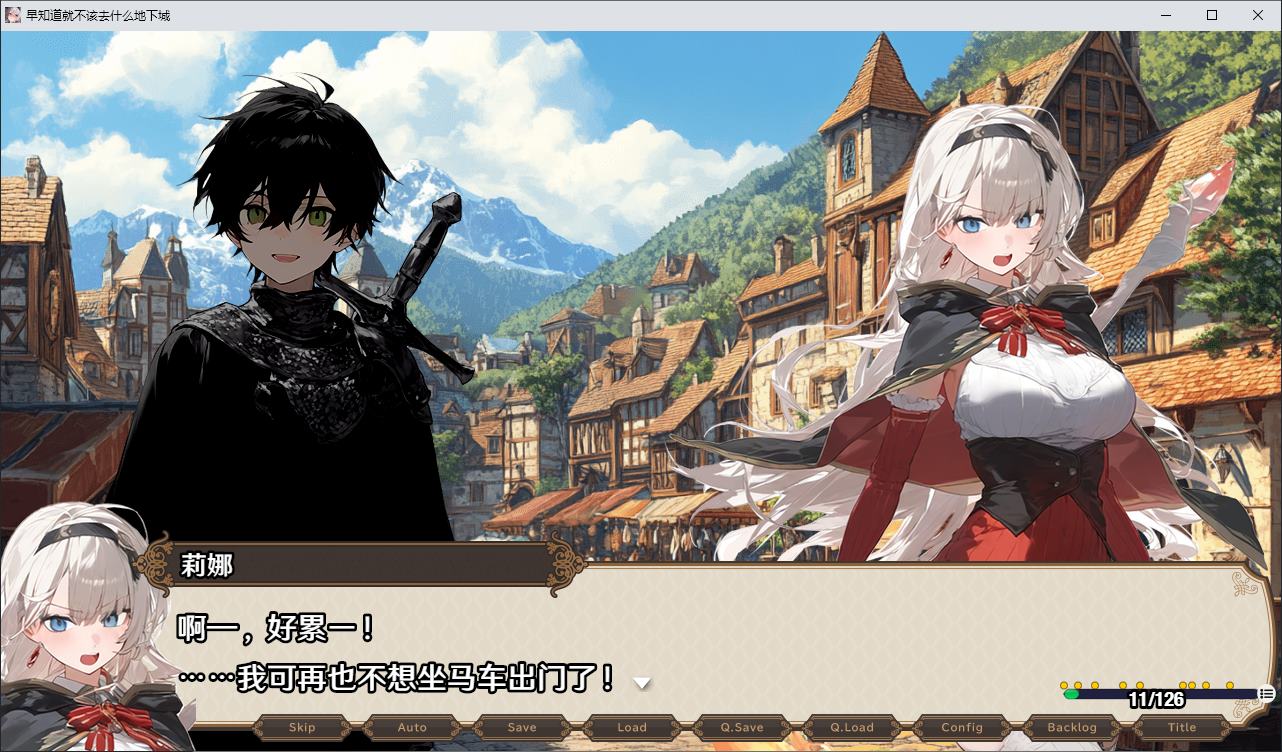
Task: Click the first yellow dot above the progress gauge
Action: click(x=1063, y=685)
